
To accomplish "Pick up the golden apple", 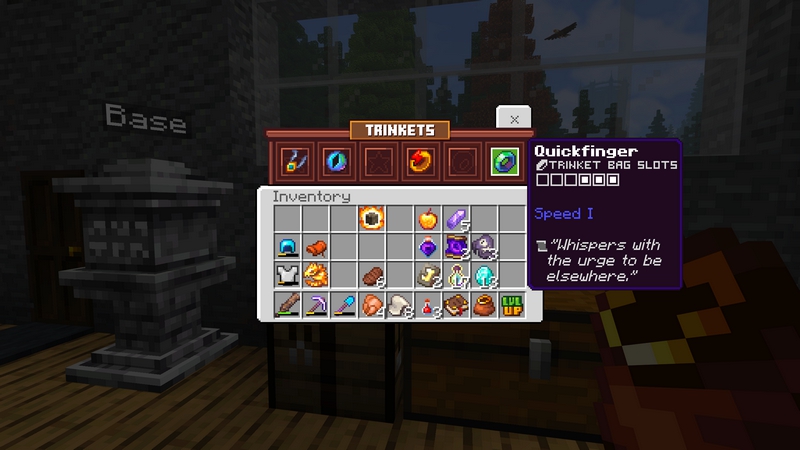I will 428,218.
